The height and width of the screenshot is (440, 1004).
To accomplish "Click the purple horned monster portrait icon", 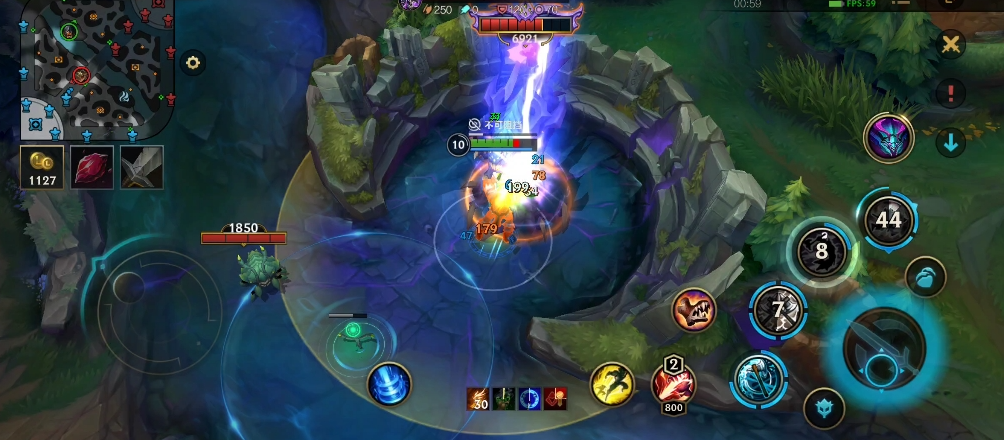I will coord(888,137).
